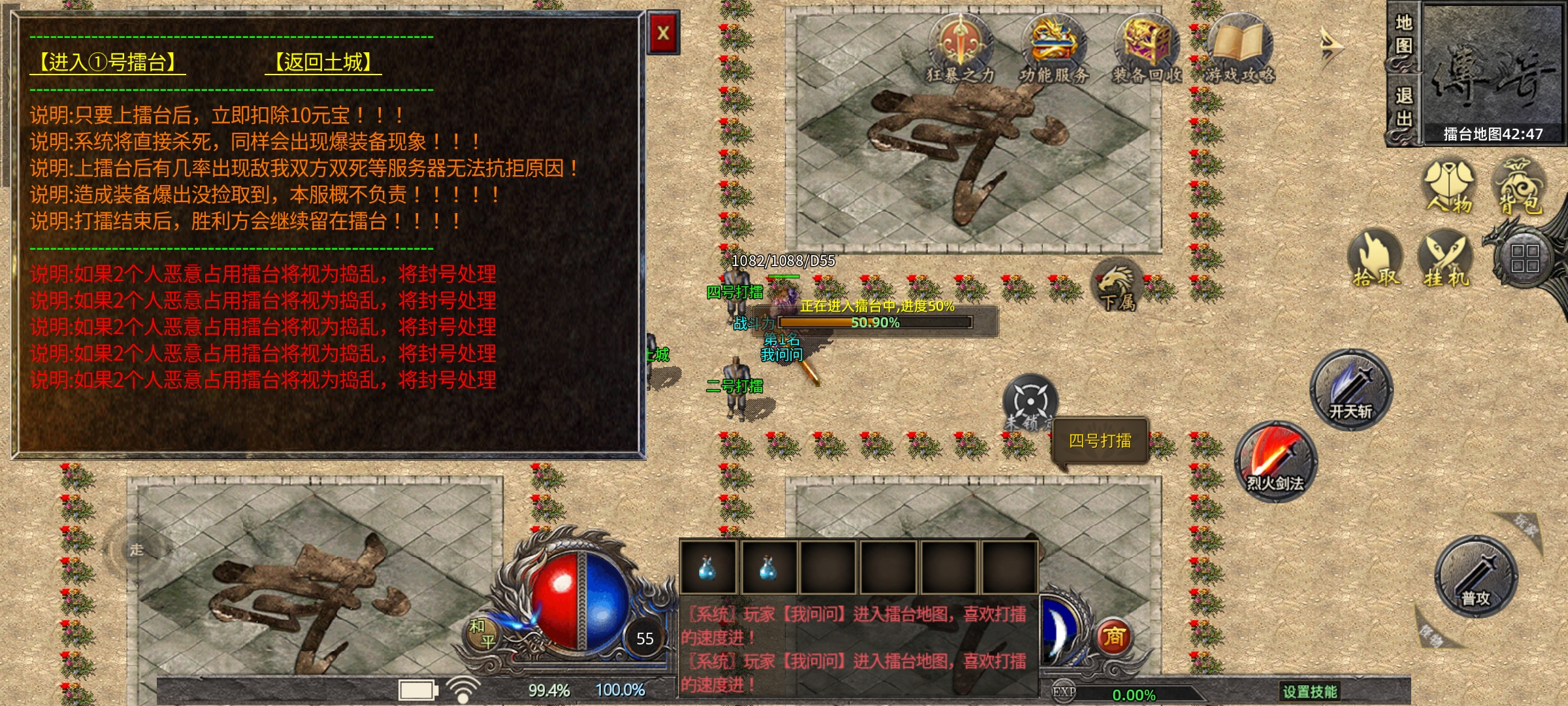Open the four-square grid menu button
This screenshot has width=1568, height=706.
[x=1525, y=258]
